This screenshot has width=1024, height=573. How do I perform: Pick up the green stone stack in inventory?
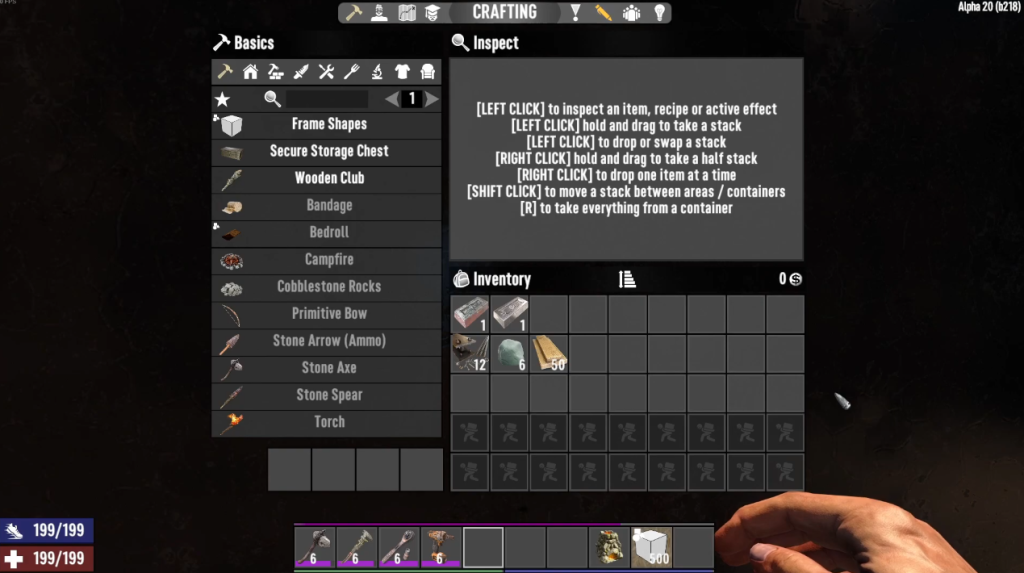509,354
